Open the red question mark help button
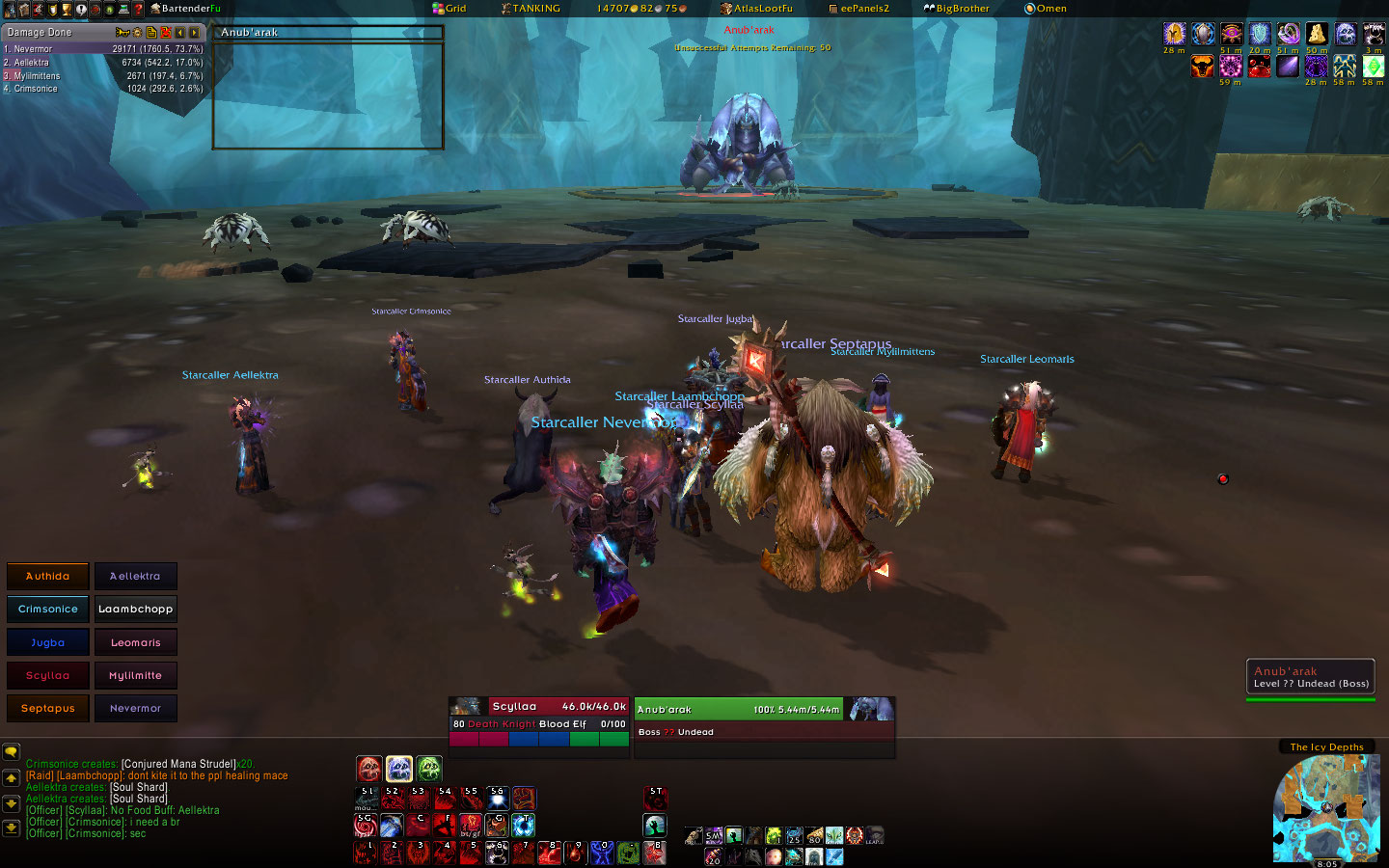This screenshot has height=868, width=1389. pos(138,9)
